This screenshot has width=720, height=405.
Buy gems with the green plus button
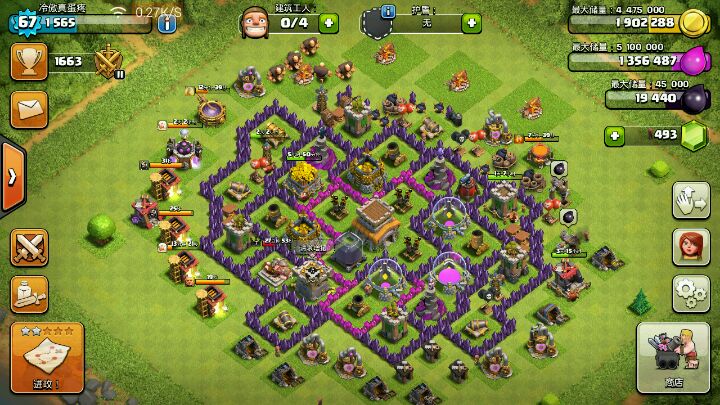click(613, 135)
